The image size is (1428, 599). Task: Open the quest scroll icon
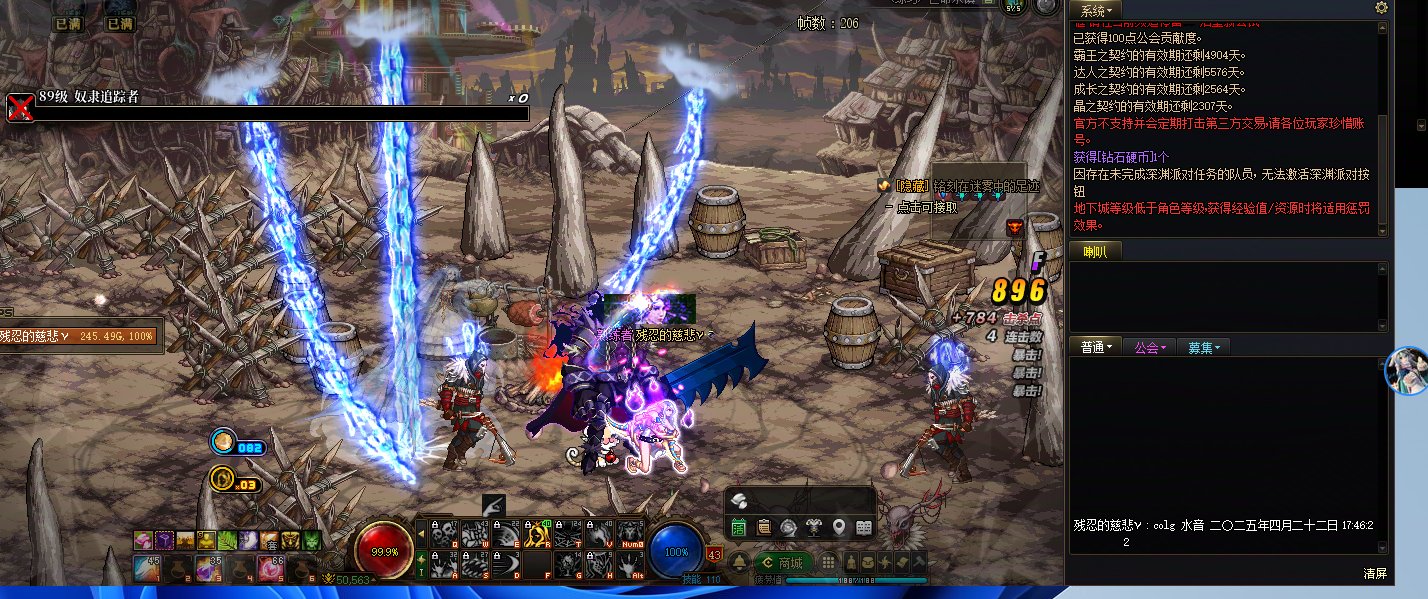click(763, 527)
